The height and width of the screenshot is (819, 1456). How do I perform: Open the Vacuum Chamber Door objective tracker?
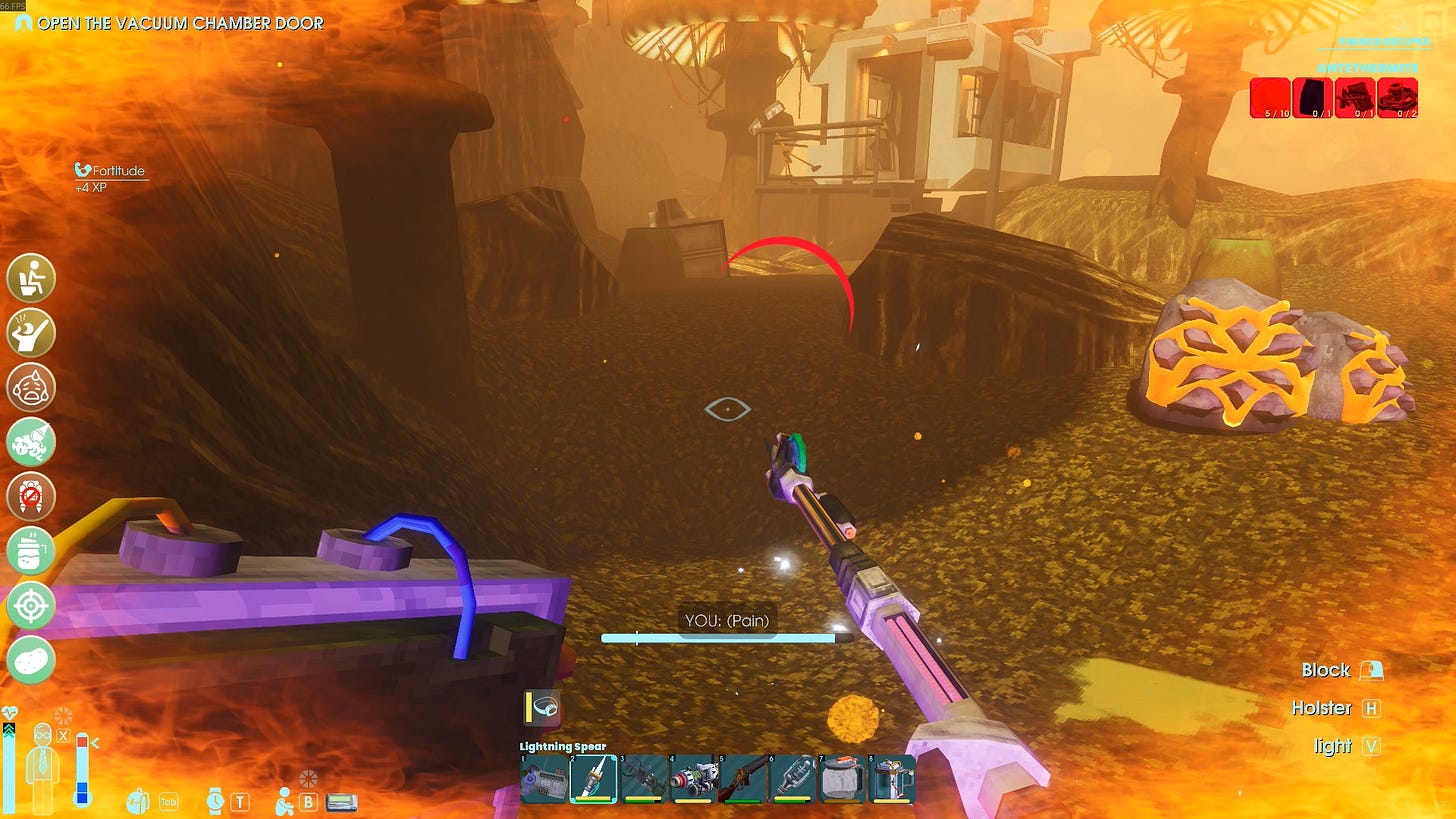pyautogui.click(x=180, y=22)
